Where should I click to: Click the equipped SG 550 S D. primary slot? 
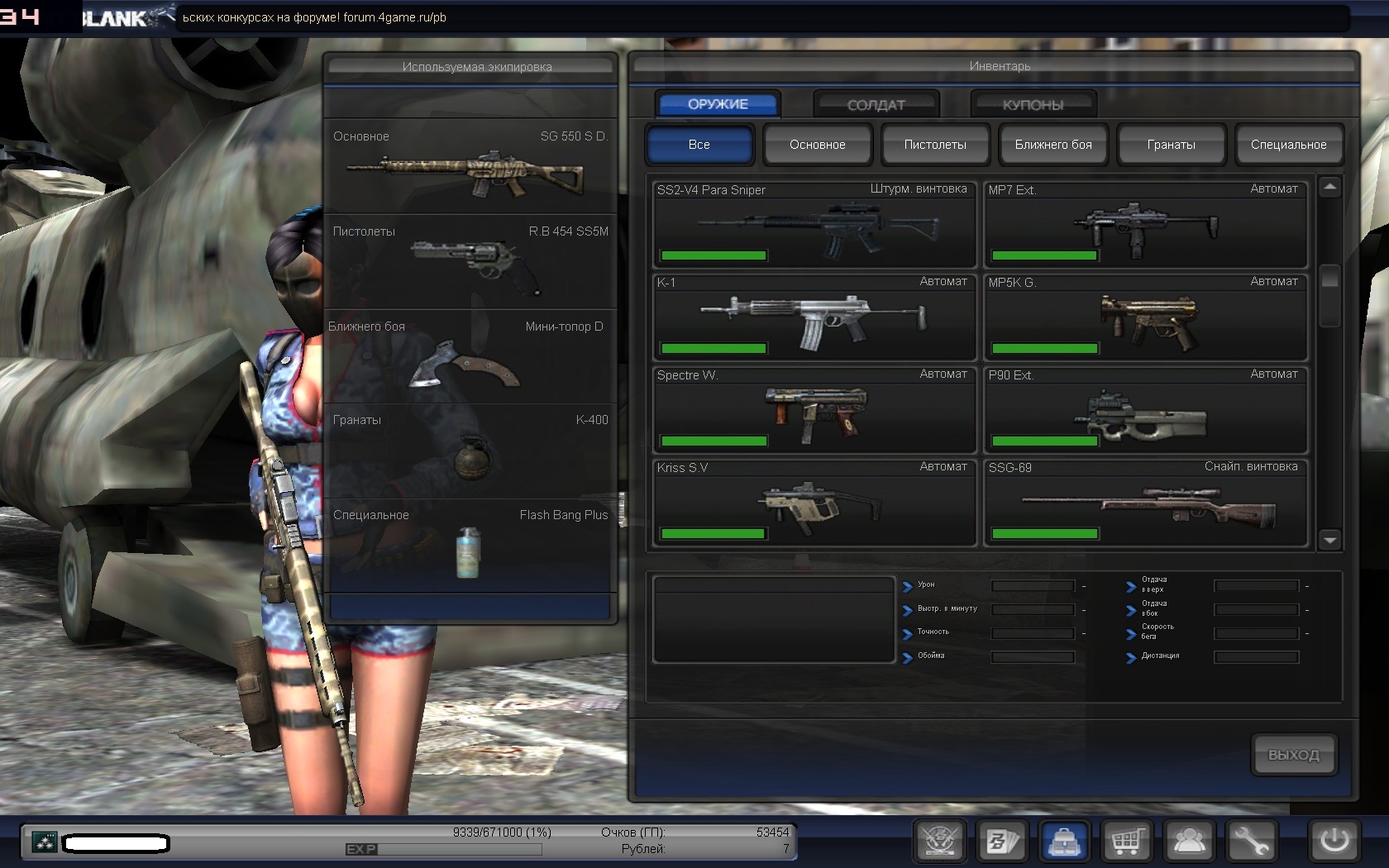470,167
